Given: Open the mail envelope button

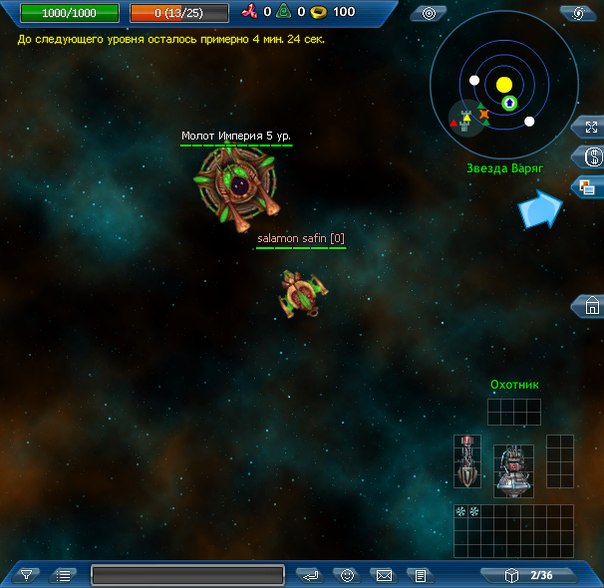Looking at the screenshot, I should 384,575.
